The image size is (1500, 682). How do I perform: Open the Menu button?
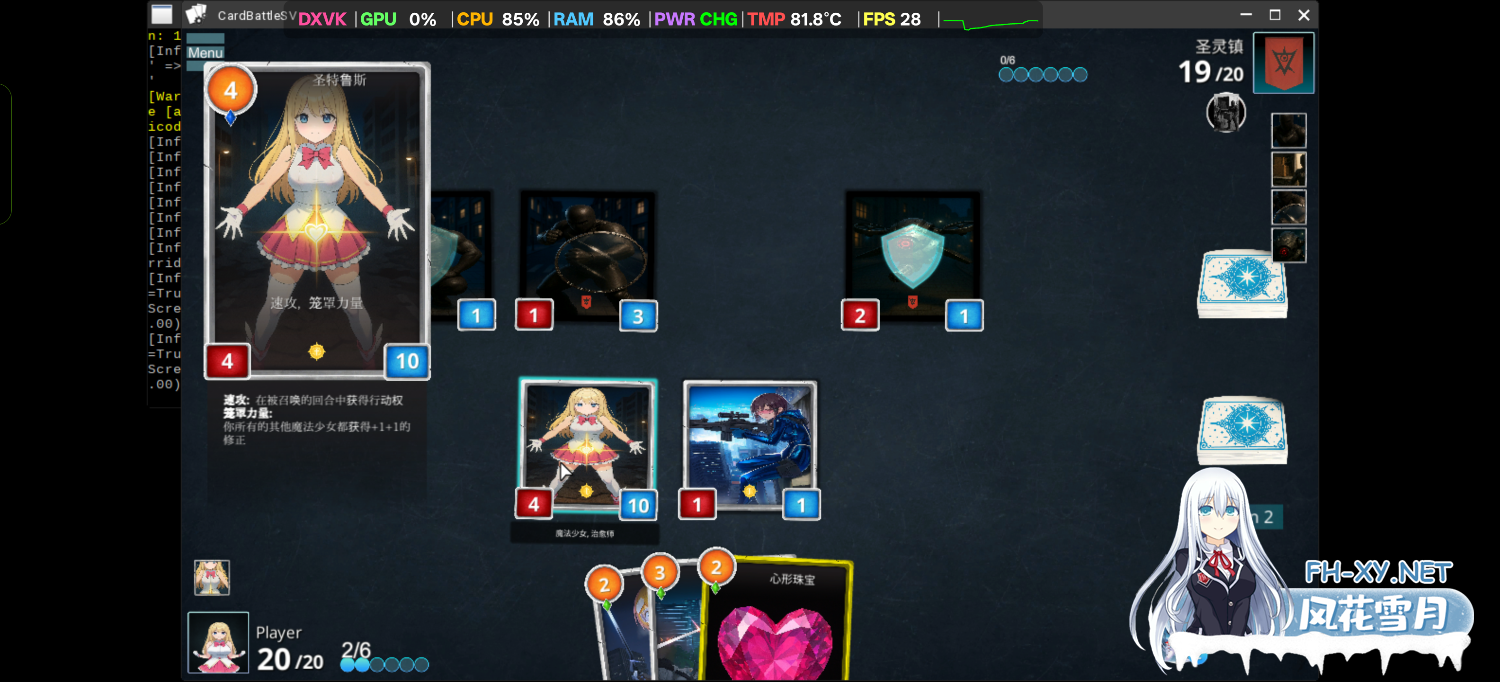[x=205, y=53]
